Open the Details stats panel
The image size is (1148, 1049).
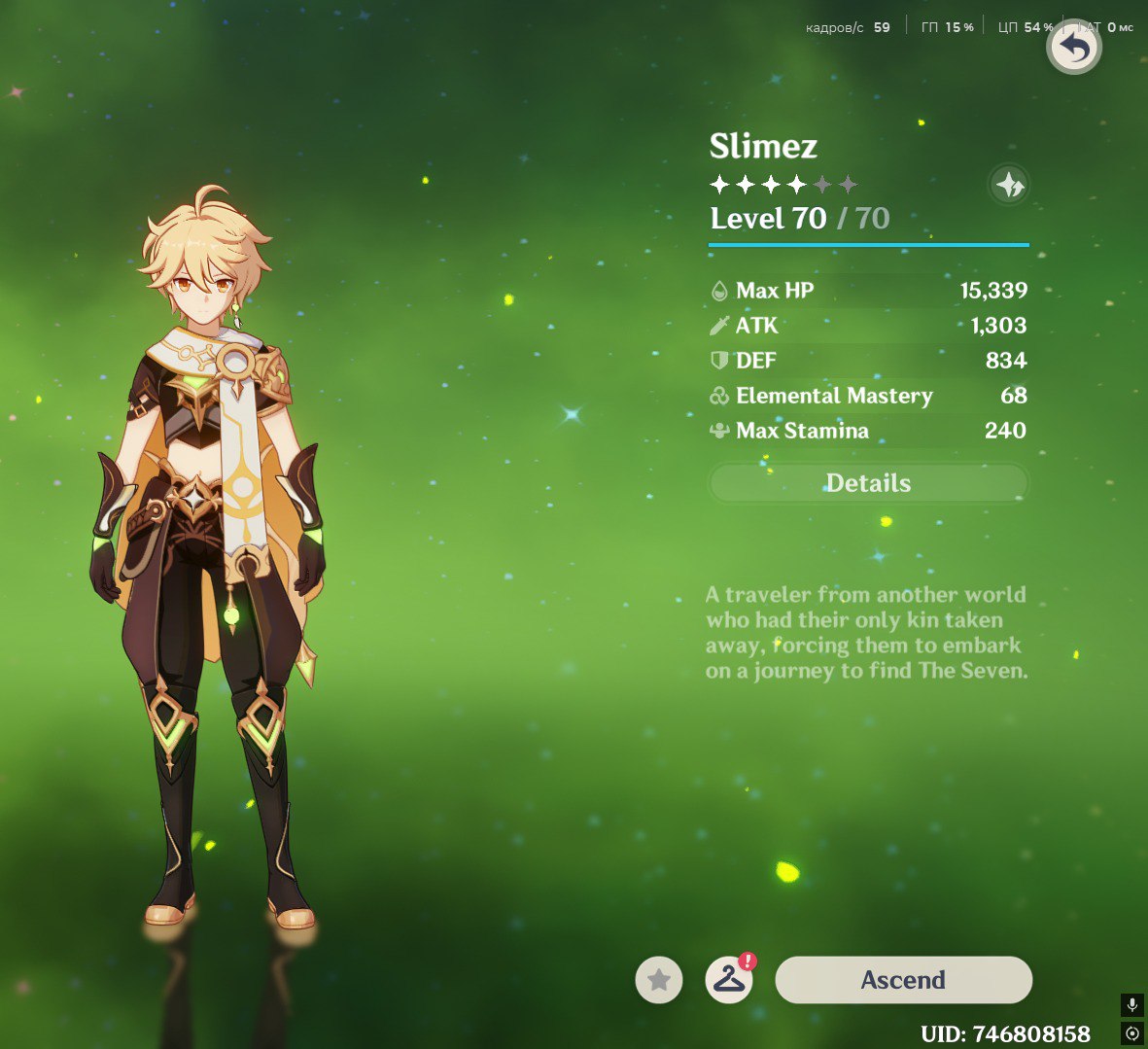[x=868, y=483]
